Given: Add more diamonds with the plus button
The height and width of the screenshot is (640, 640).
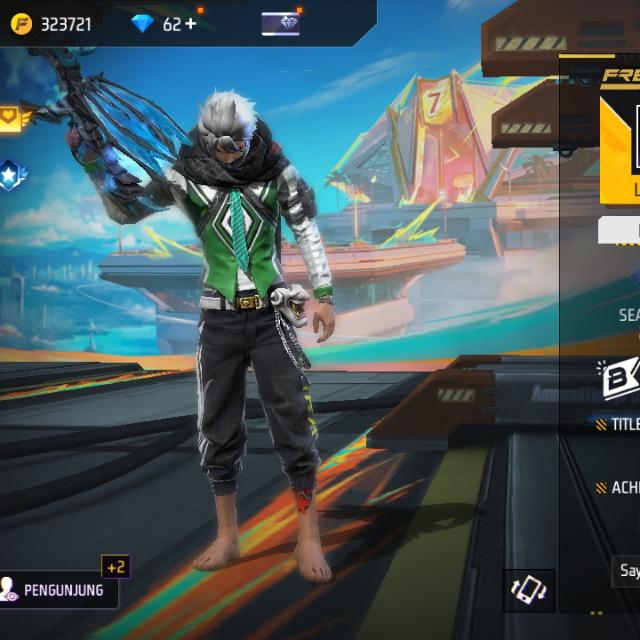Looking at the screenshot, I should tap(191, 24).
